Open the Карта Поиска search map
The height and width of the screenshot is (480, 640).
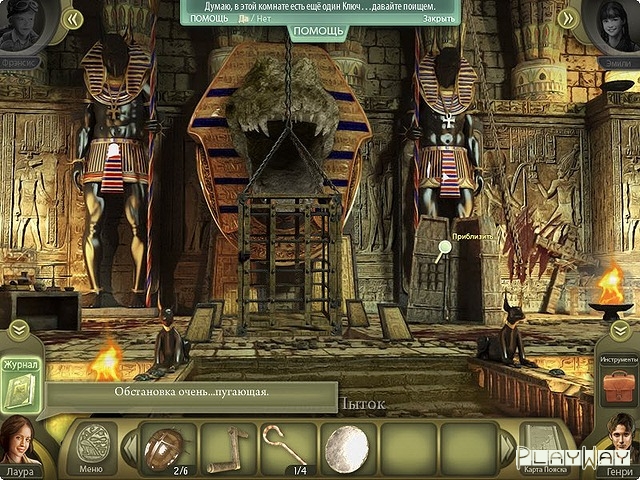[x=547, y=447]
